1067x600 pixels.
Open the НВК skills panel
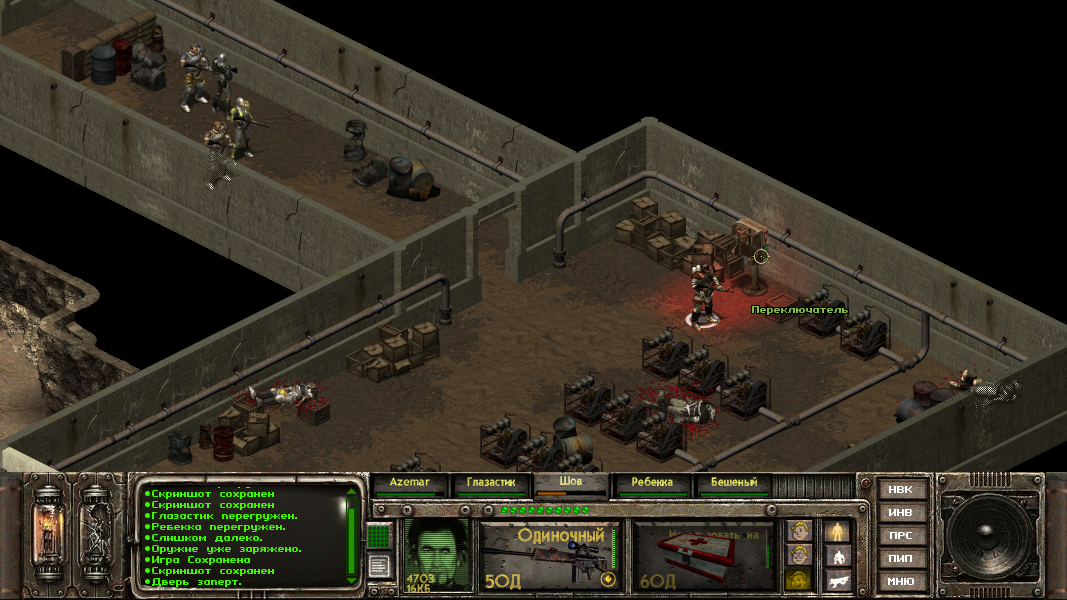(900, 490)
